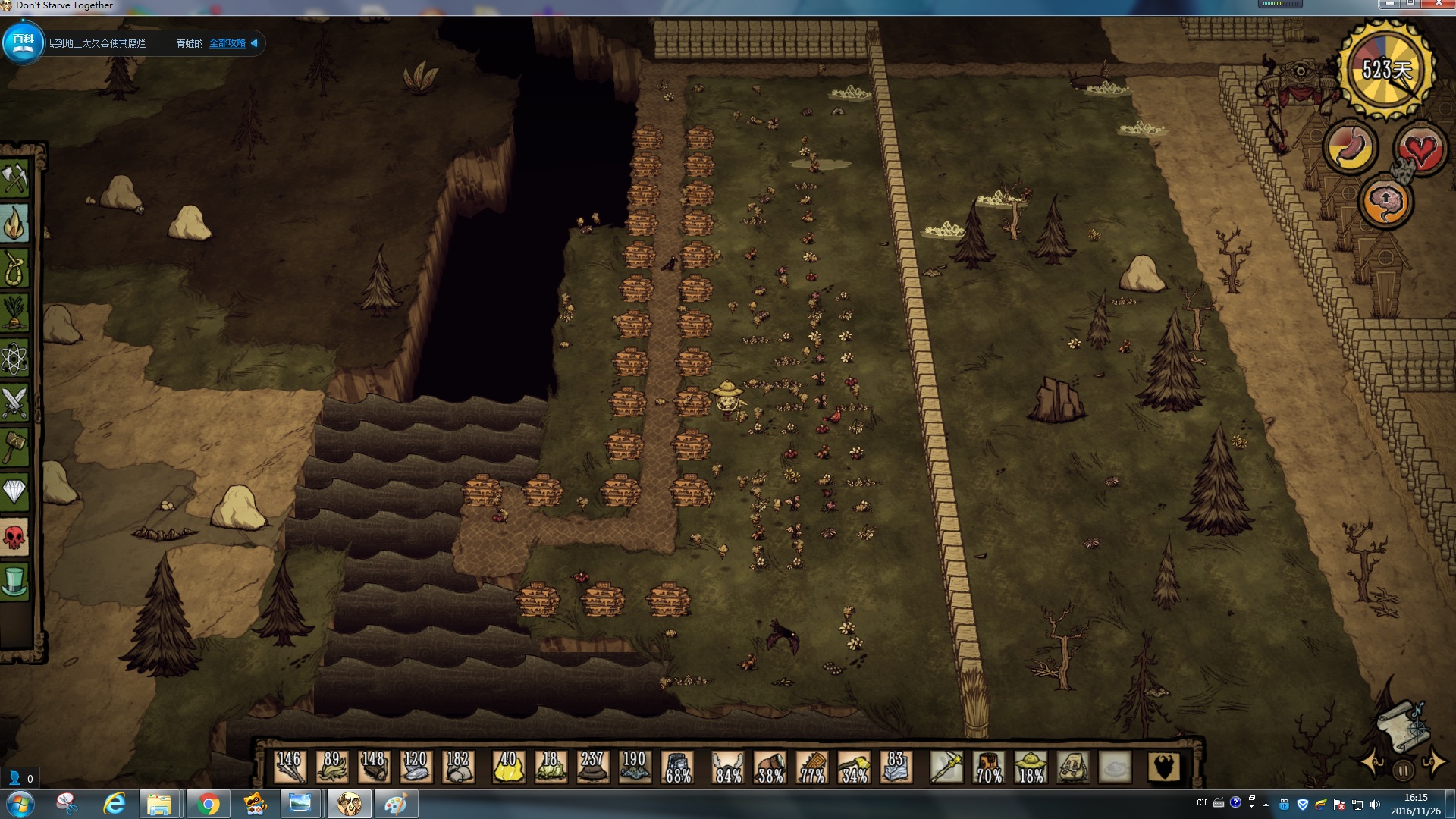Screen dimensions: 1456x819
Task: Choose the crossed swords Fight tab
Action: (x=14, y=403)
